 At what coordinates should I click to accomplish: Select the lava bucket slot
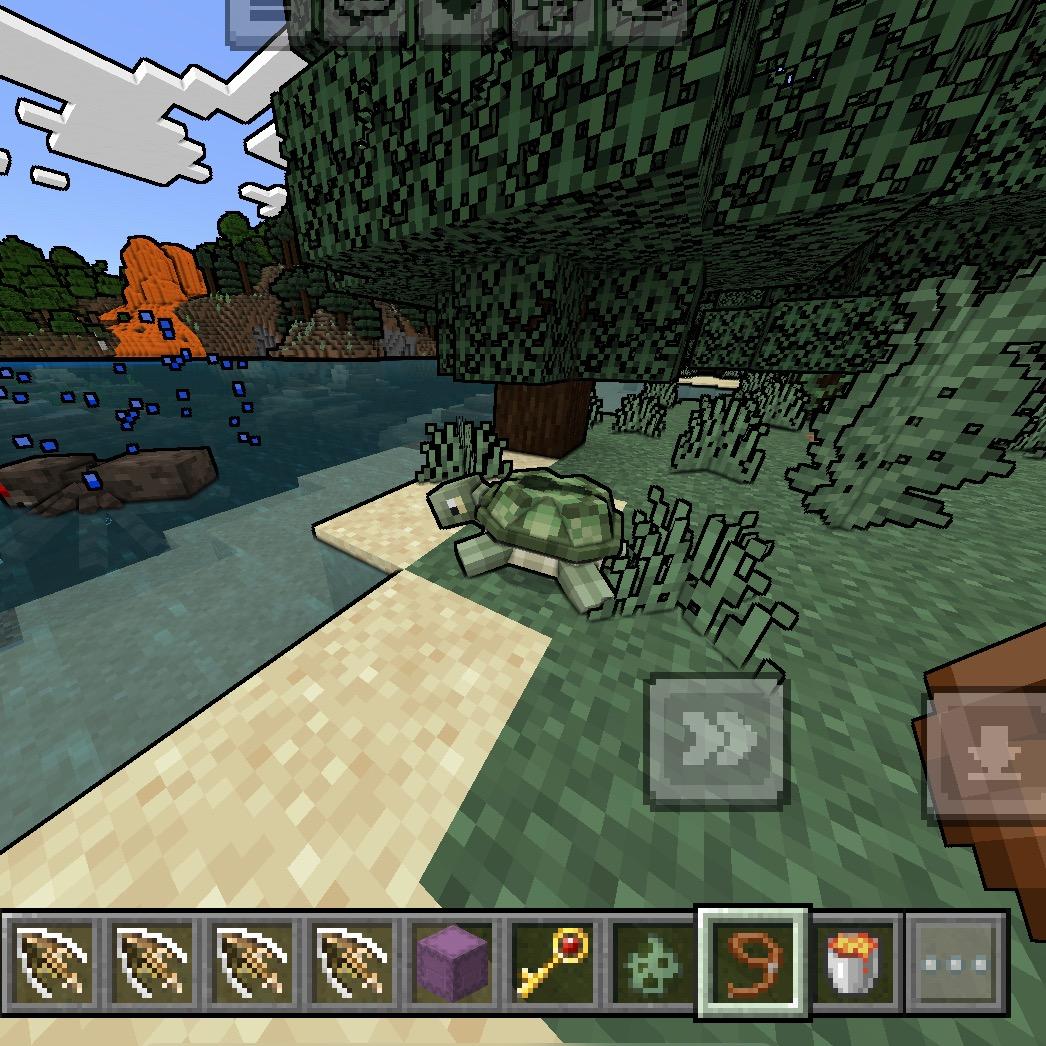click(x=853, y=963)
